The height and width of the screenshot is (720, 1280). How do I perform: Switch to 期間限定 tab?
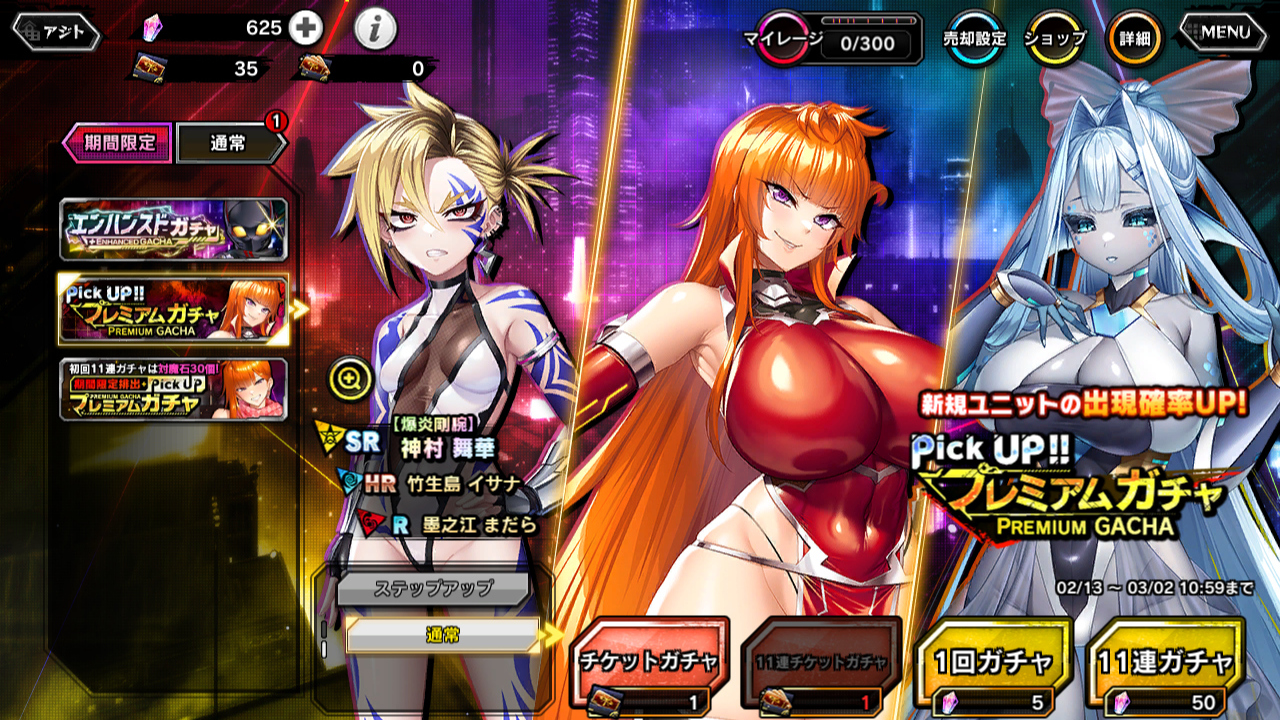(x=118, y=143)
